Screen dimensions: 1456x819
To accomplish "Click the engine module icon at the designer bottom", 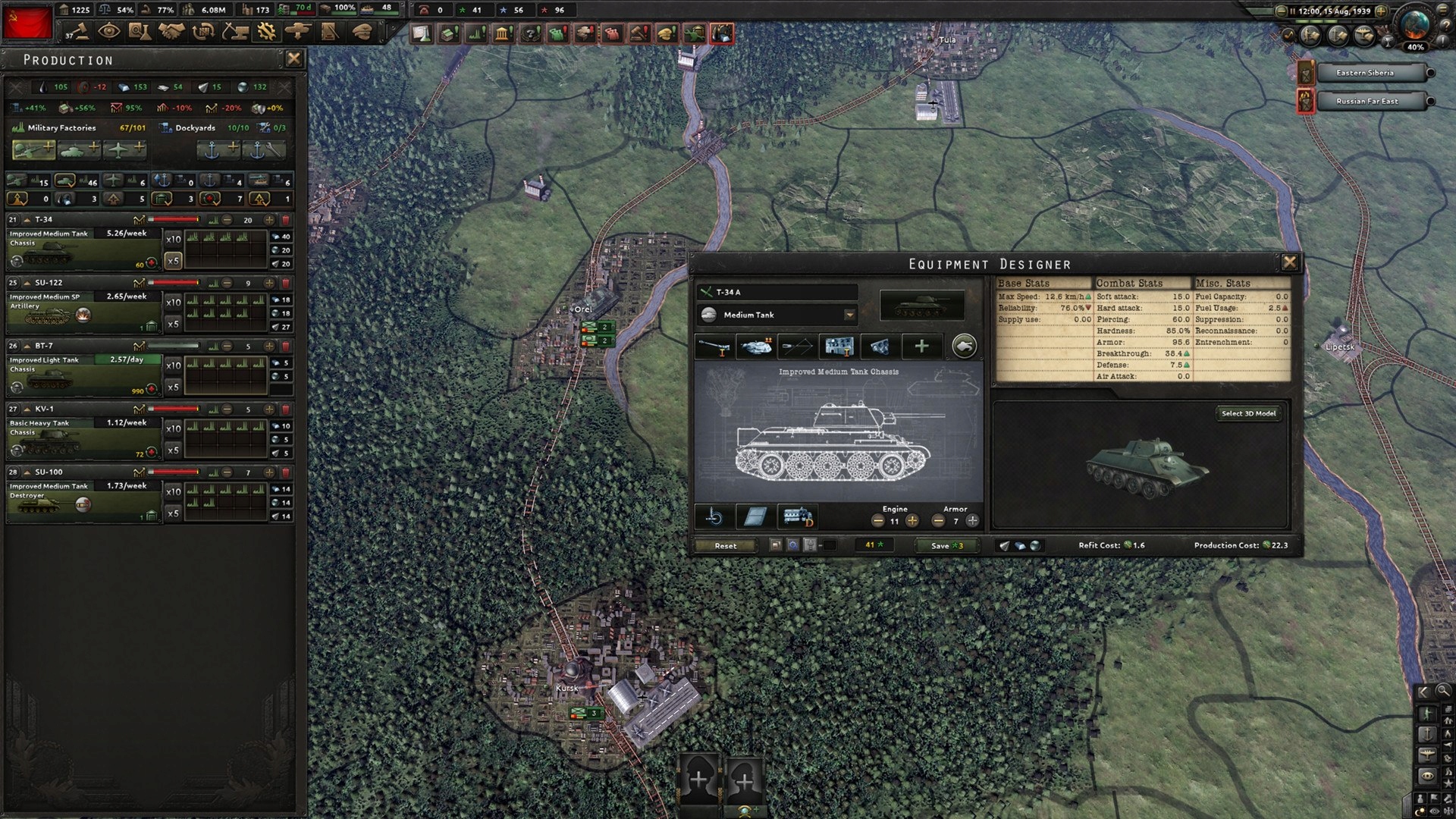I will click(x=797, y=518).
